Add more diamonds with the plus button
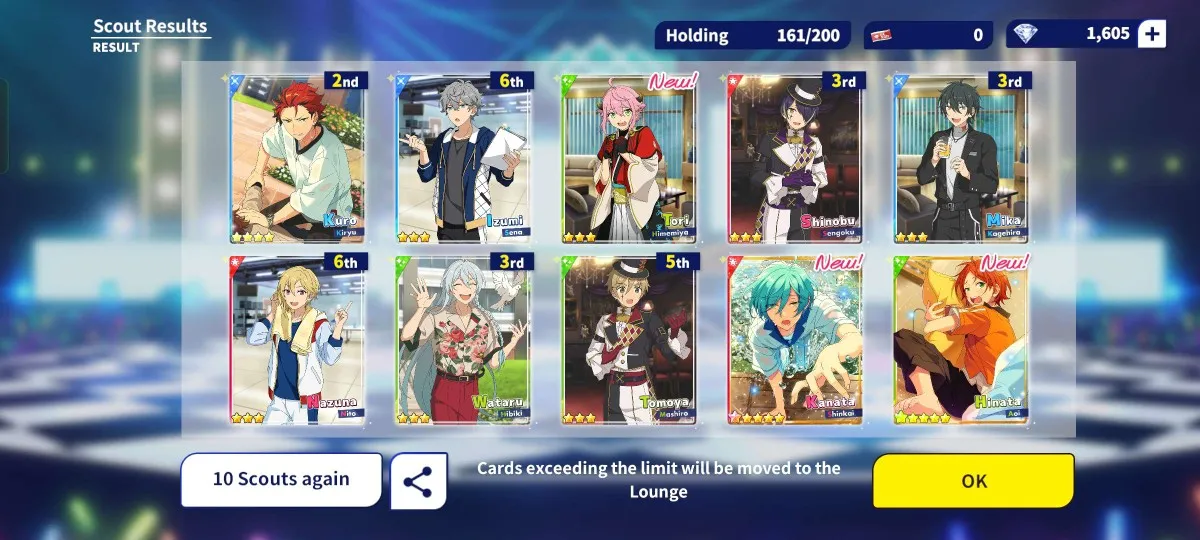Image resolution: width=1200 pixels, height=540 pixels. coord(1152,34)
